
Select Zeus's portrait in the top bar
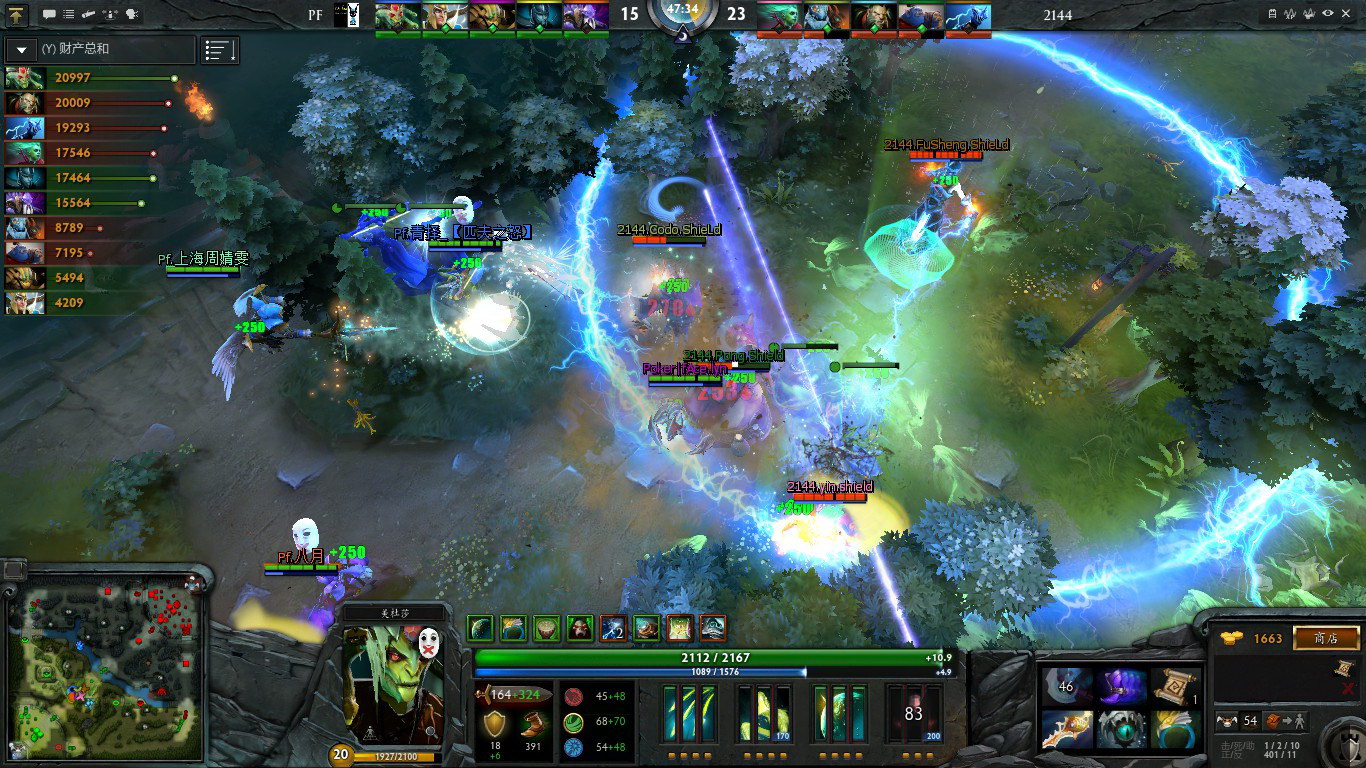coord(967,16)
